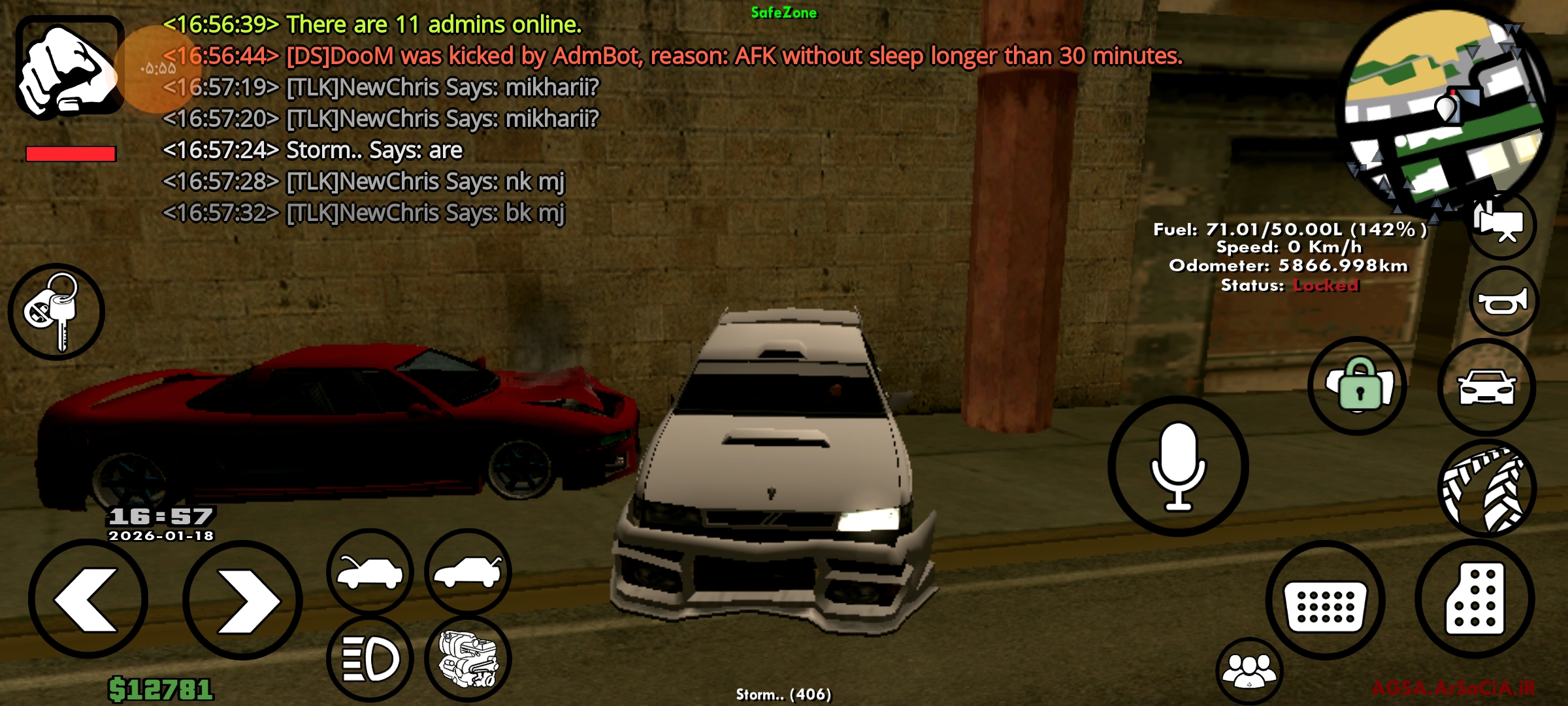Steer left with the left arrow

click(x=88, y=599)
